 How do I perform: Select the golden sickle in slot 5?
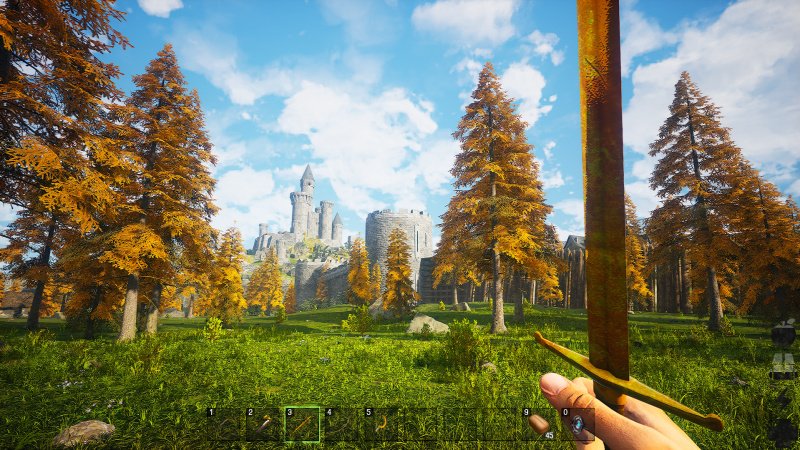(x=381, y=425)
